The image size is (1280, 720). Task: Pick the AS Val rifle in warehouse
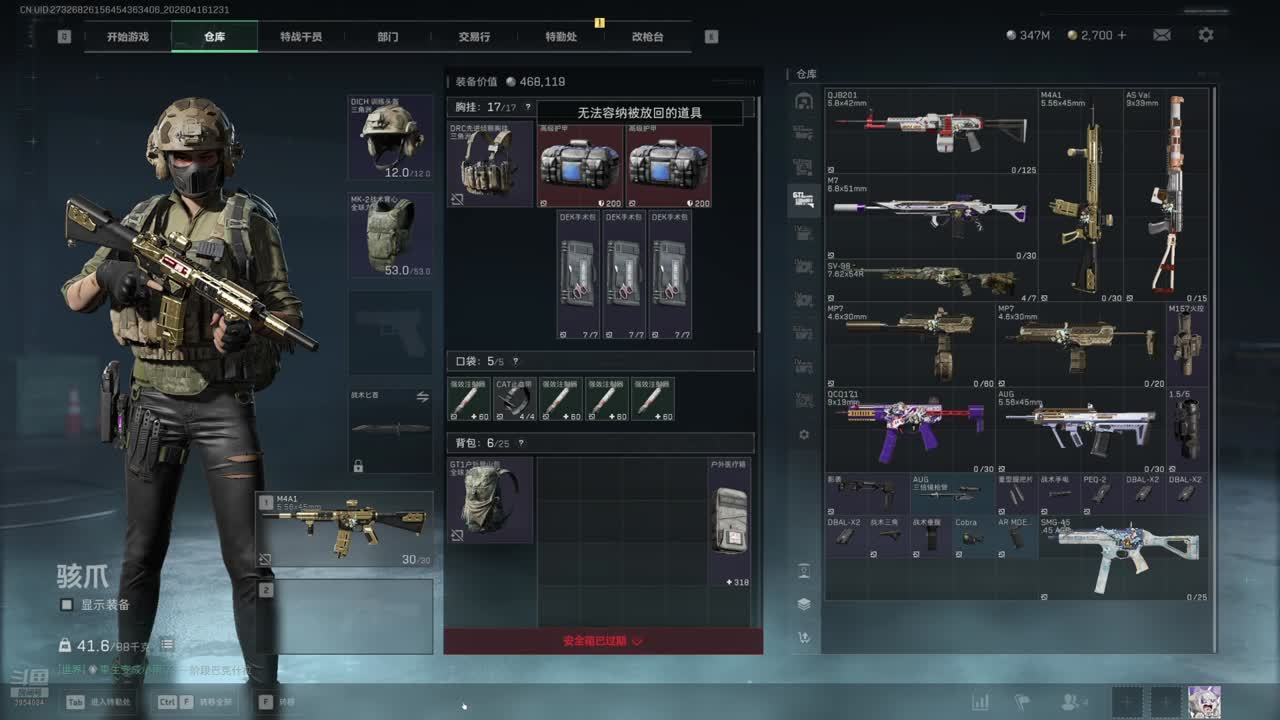point(1167,195)
